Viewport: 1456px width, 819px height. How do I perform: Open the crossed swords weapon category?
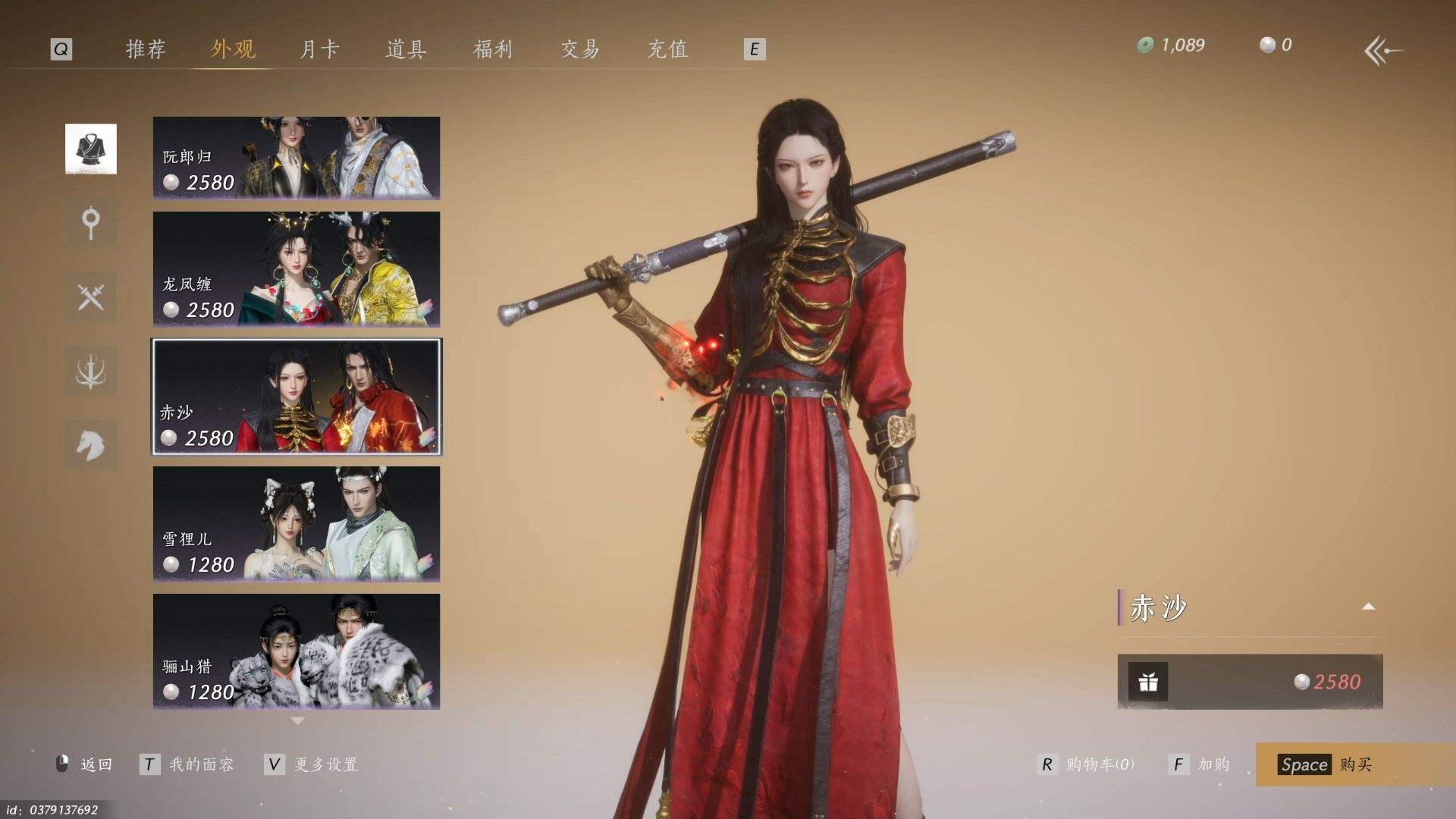point(91,297)
